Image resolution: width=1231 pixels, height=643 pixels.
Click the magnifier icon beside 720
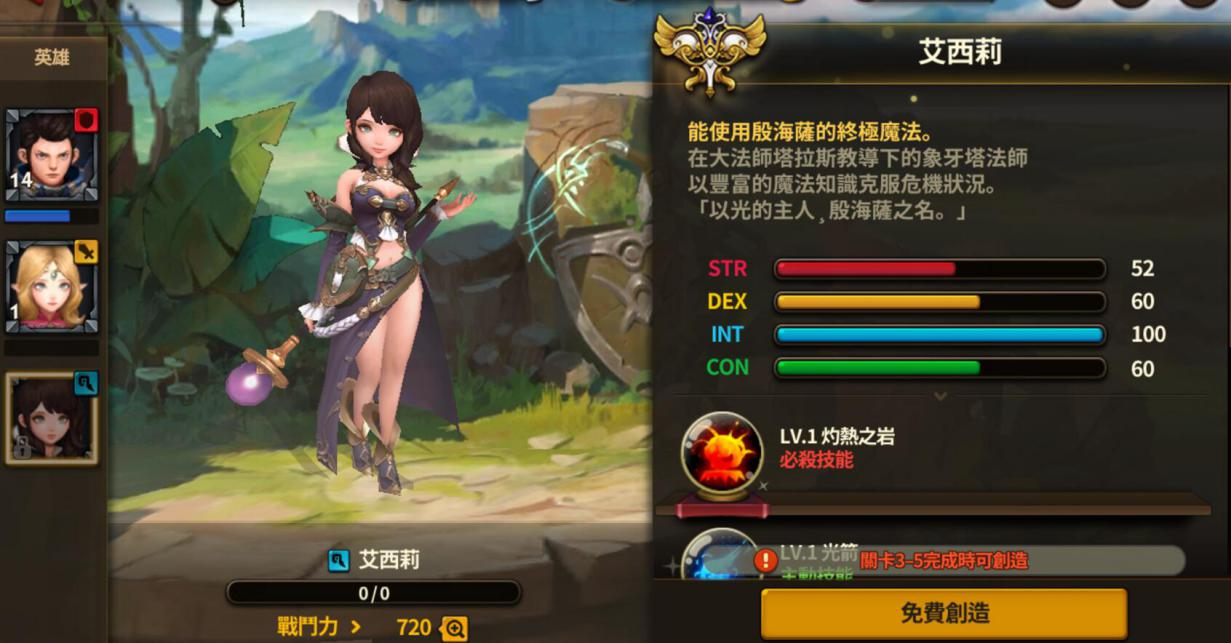pos(454,628)
